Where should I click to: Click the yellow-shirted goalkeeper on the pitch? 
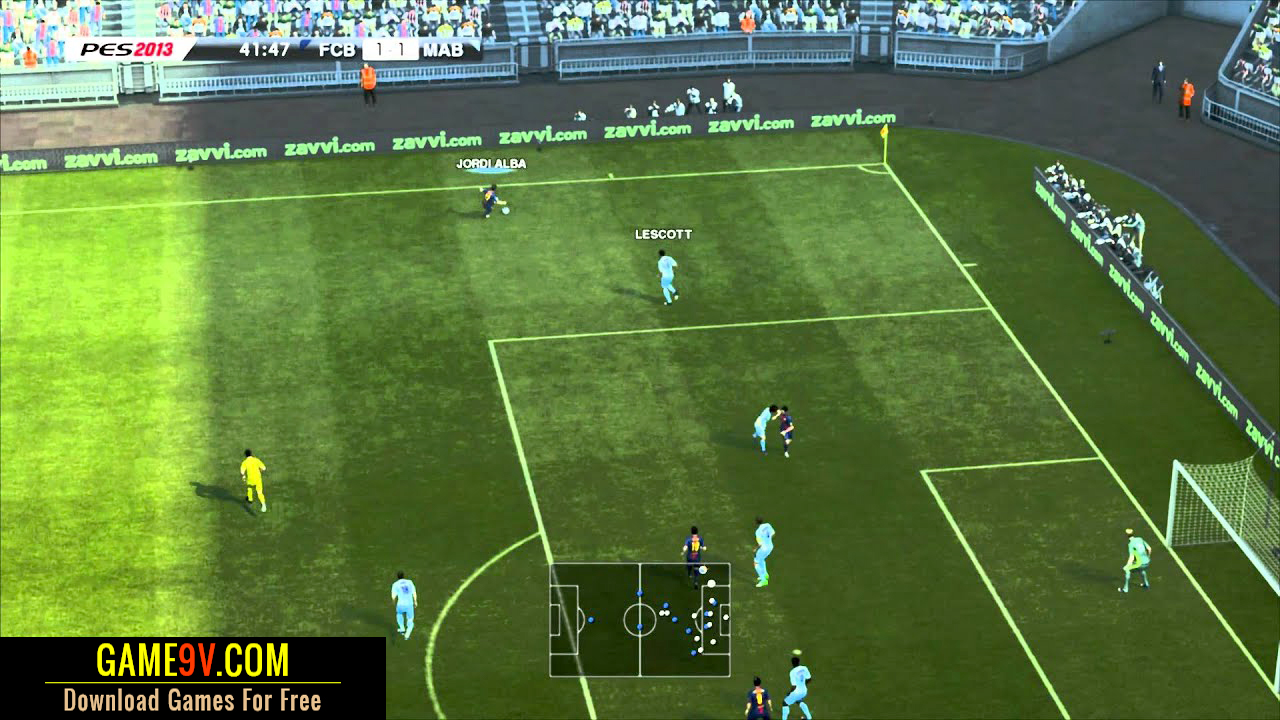(250, 475)
